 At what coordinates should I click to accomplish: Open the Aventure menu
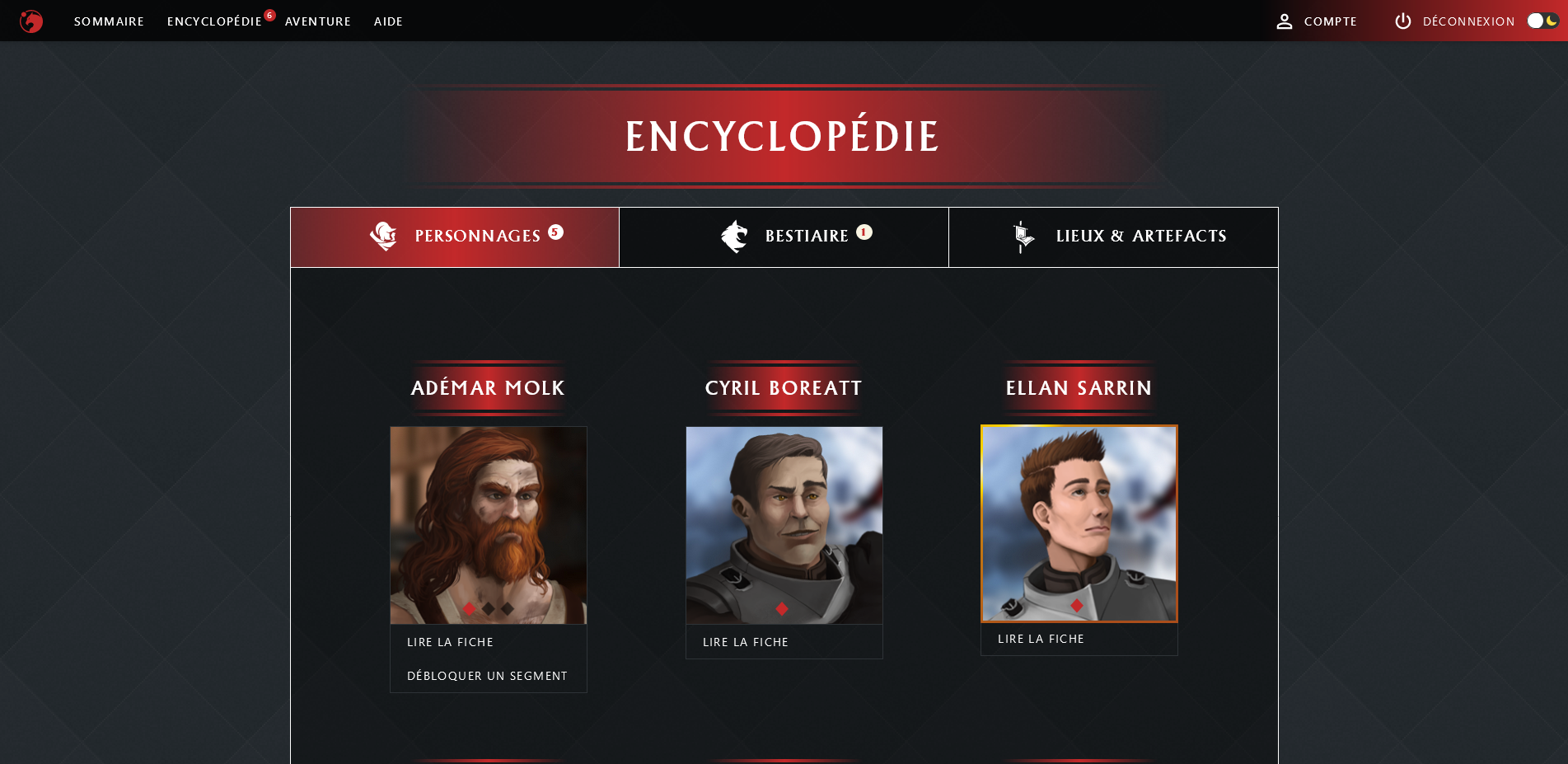tap(318, 21)
